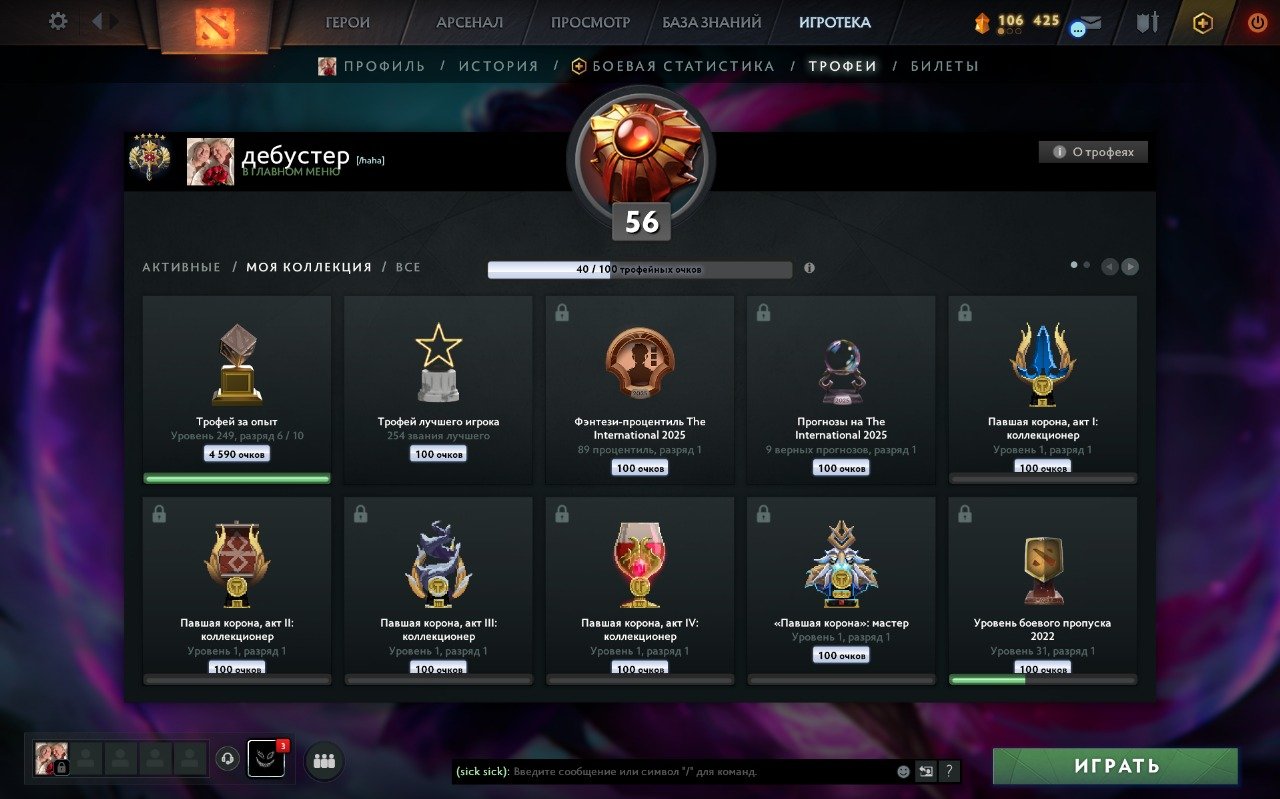This screenshot has width=1280, height=799.
Task: Open the БИЛЕТЫ section
Action: (944, 64)
